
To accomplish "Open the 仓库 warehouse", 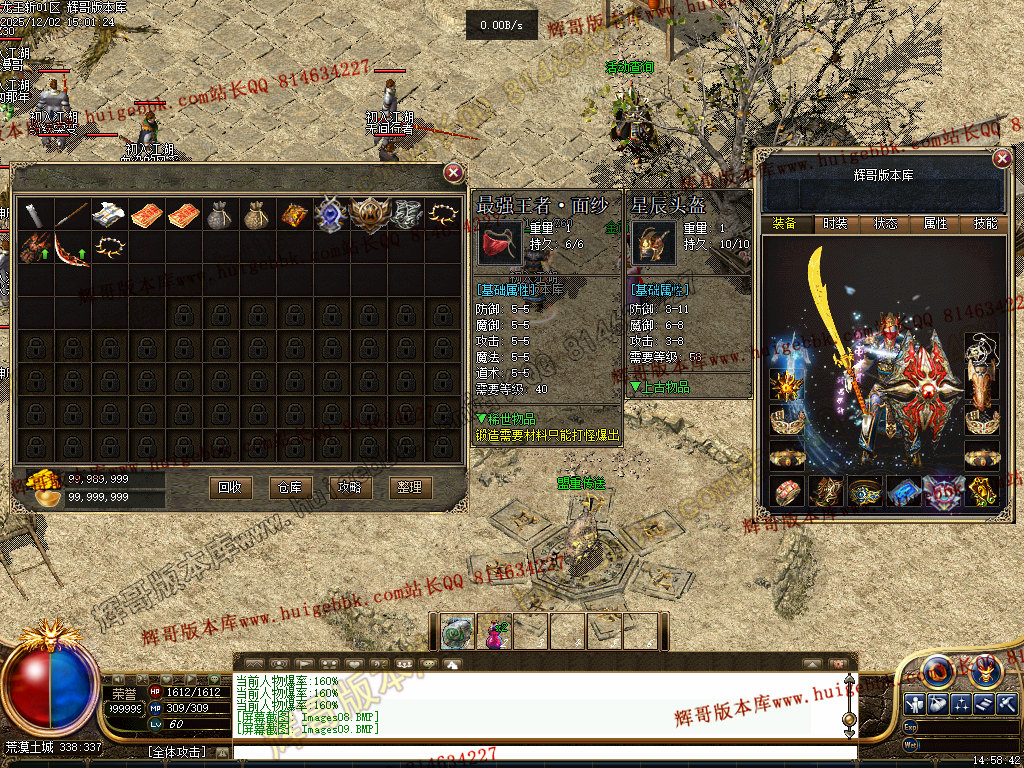I will pos(290,487).
